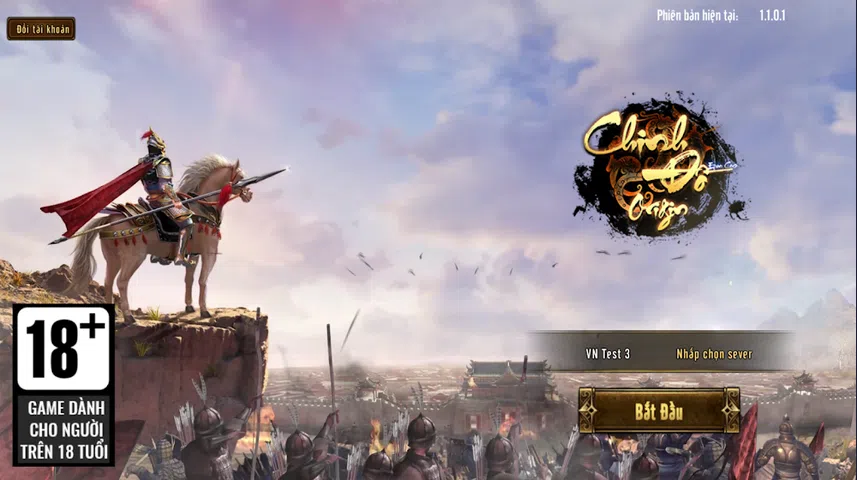Click the Đổi tài khoản account button

coord(41,29)
